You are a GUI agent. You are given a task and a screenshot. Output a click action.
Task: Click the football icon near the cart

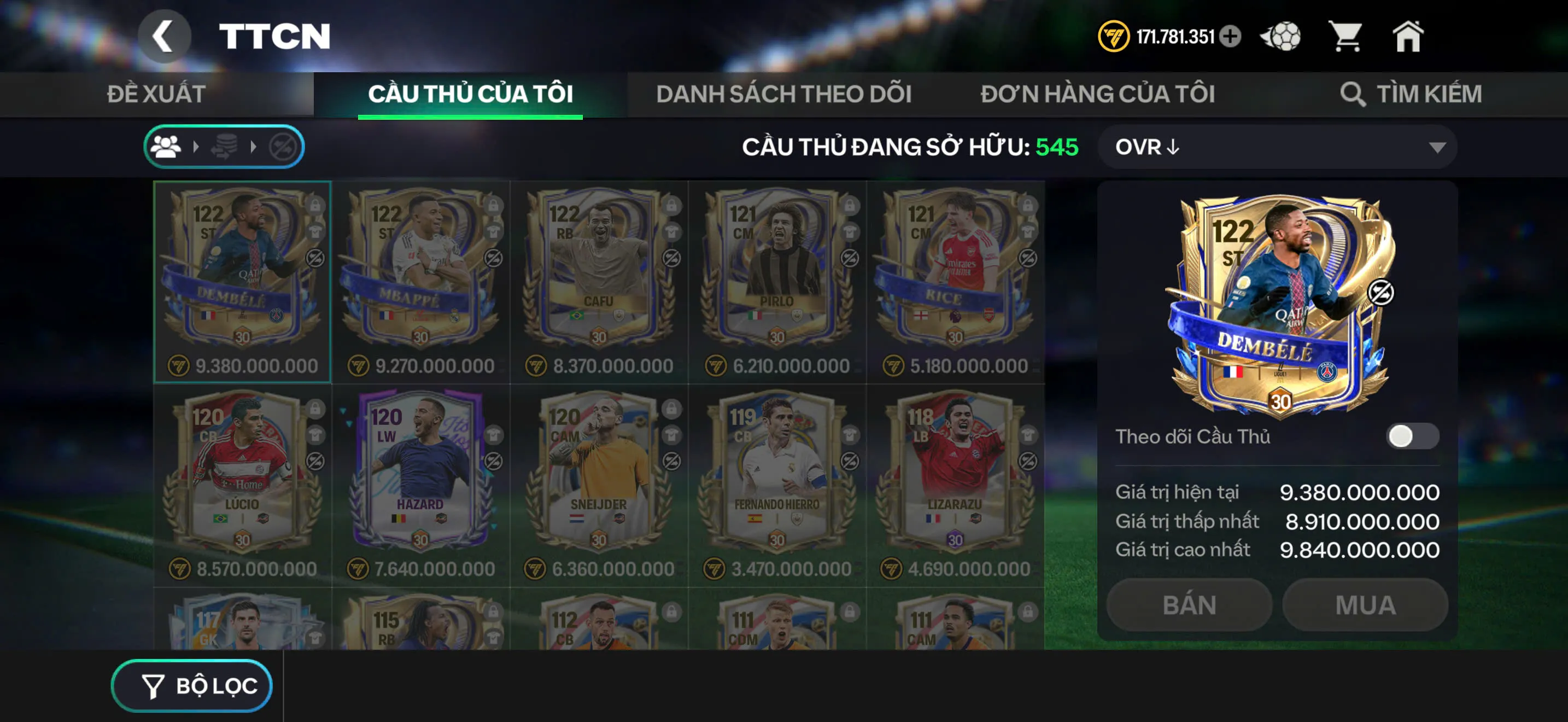(1282, 37)
